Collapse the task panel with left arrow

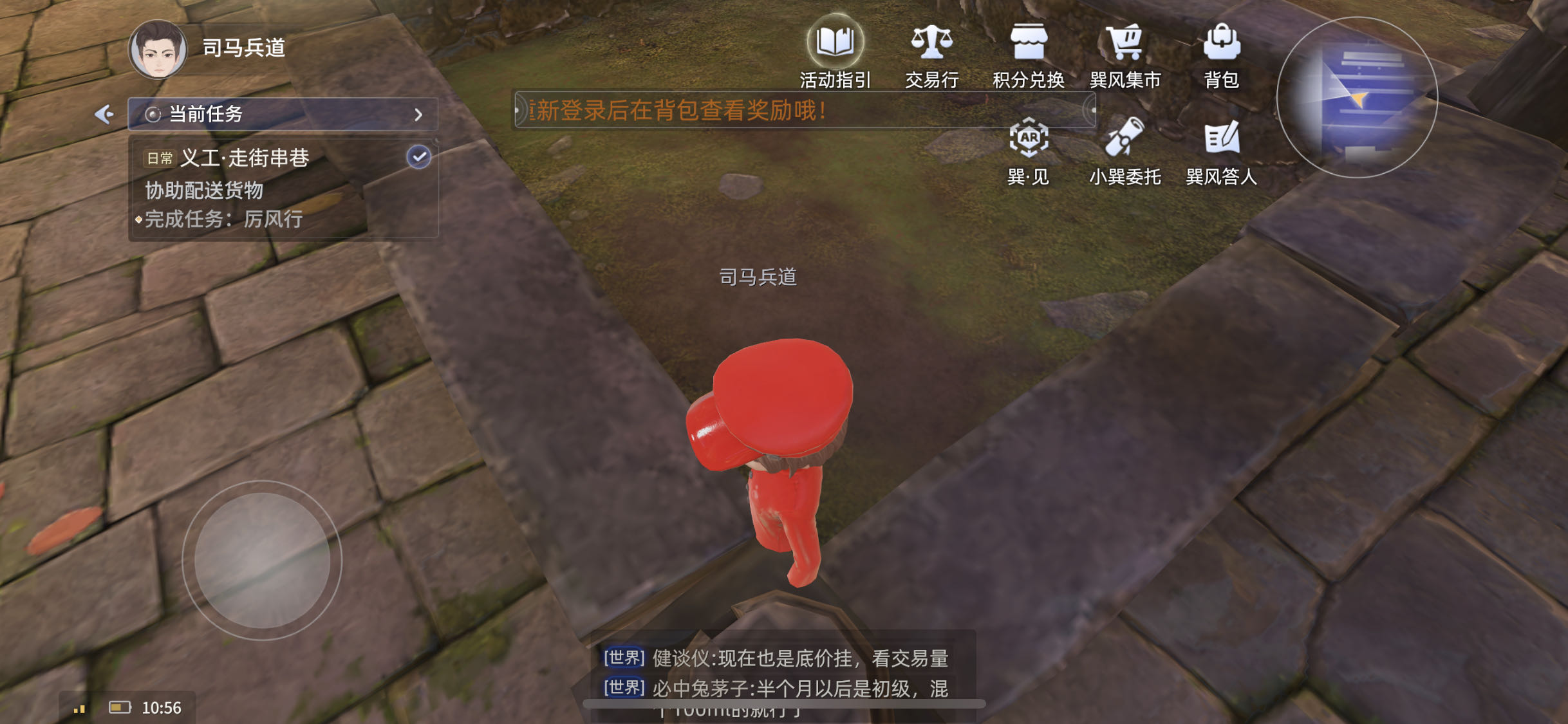[105, 113]
